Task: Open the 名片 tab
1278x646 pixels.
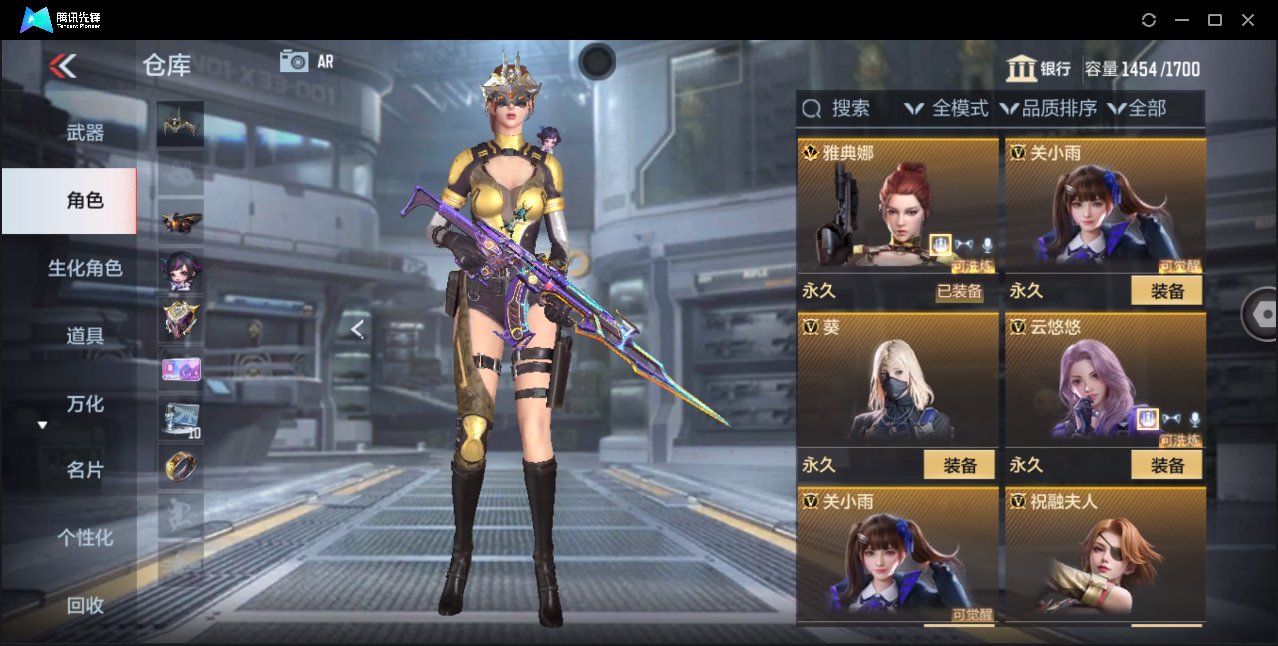Action: (x=85, y=470)
